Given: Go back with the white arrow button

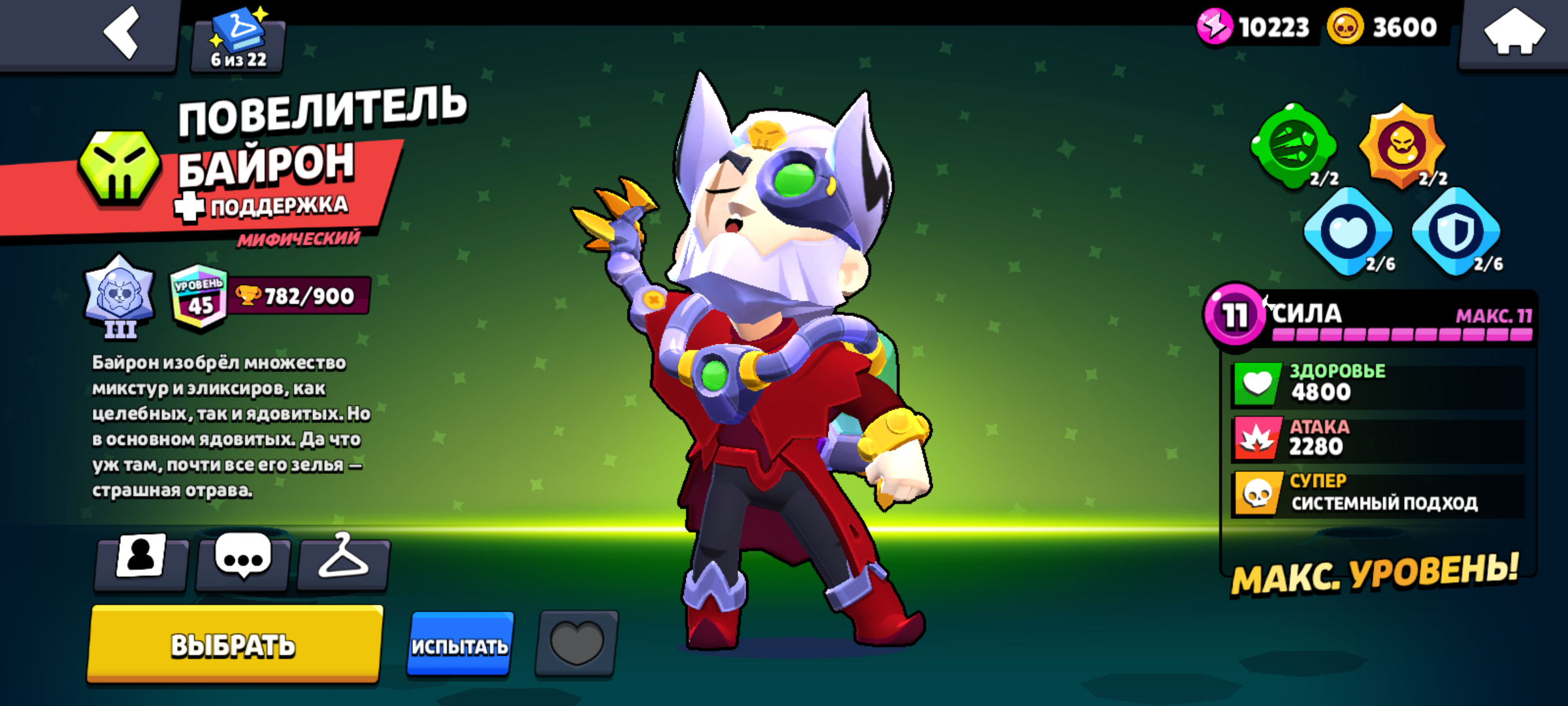Looking at the screenshot, I should 122,33.
